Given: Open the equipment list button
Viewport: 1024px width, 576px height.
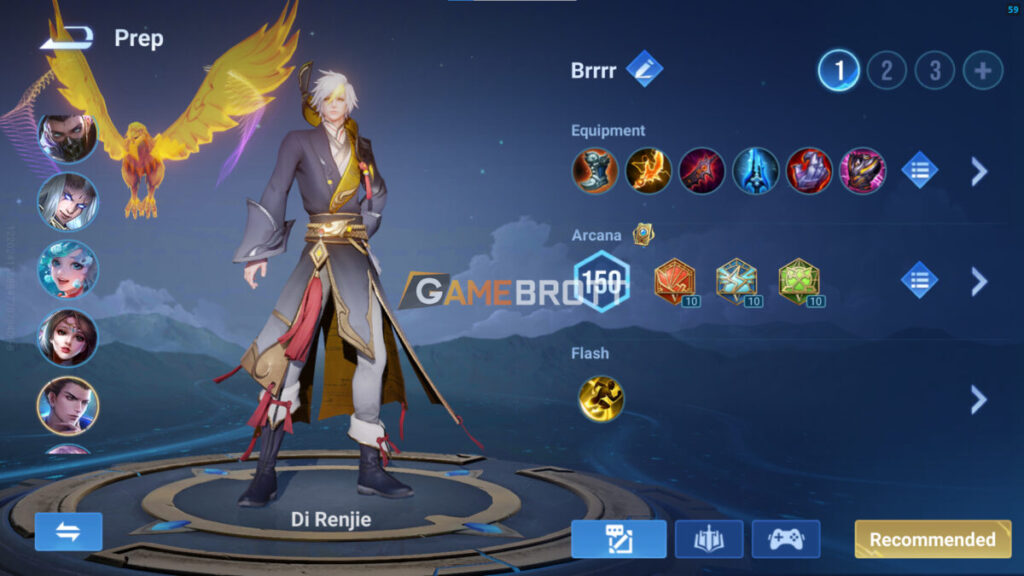Looking at the screenshot, I should (920, 171).
